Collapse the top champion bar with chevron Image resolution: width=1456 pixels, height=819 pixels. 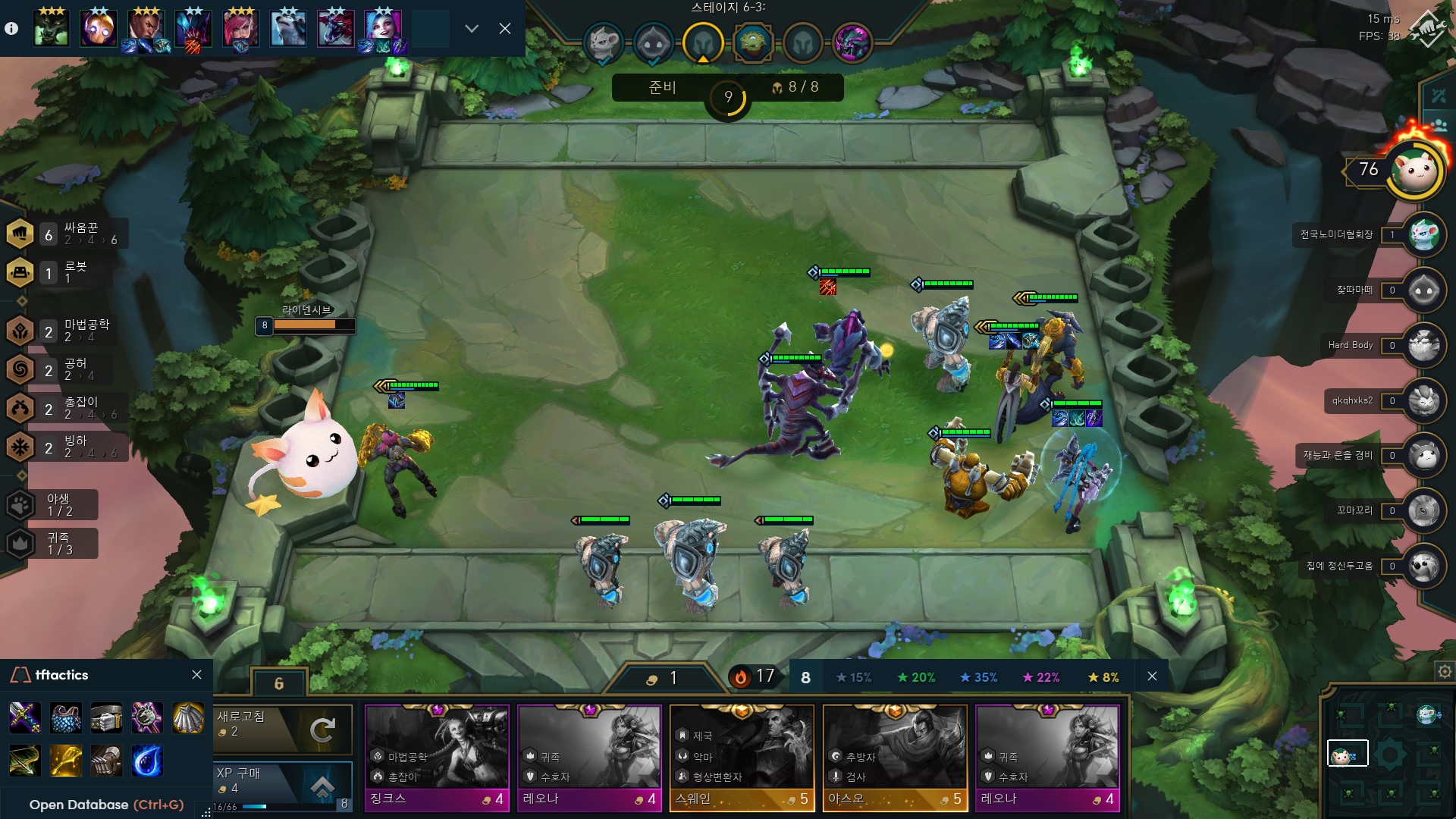click(472, 29)
